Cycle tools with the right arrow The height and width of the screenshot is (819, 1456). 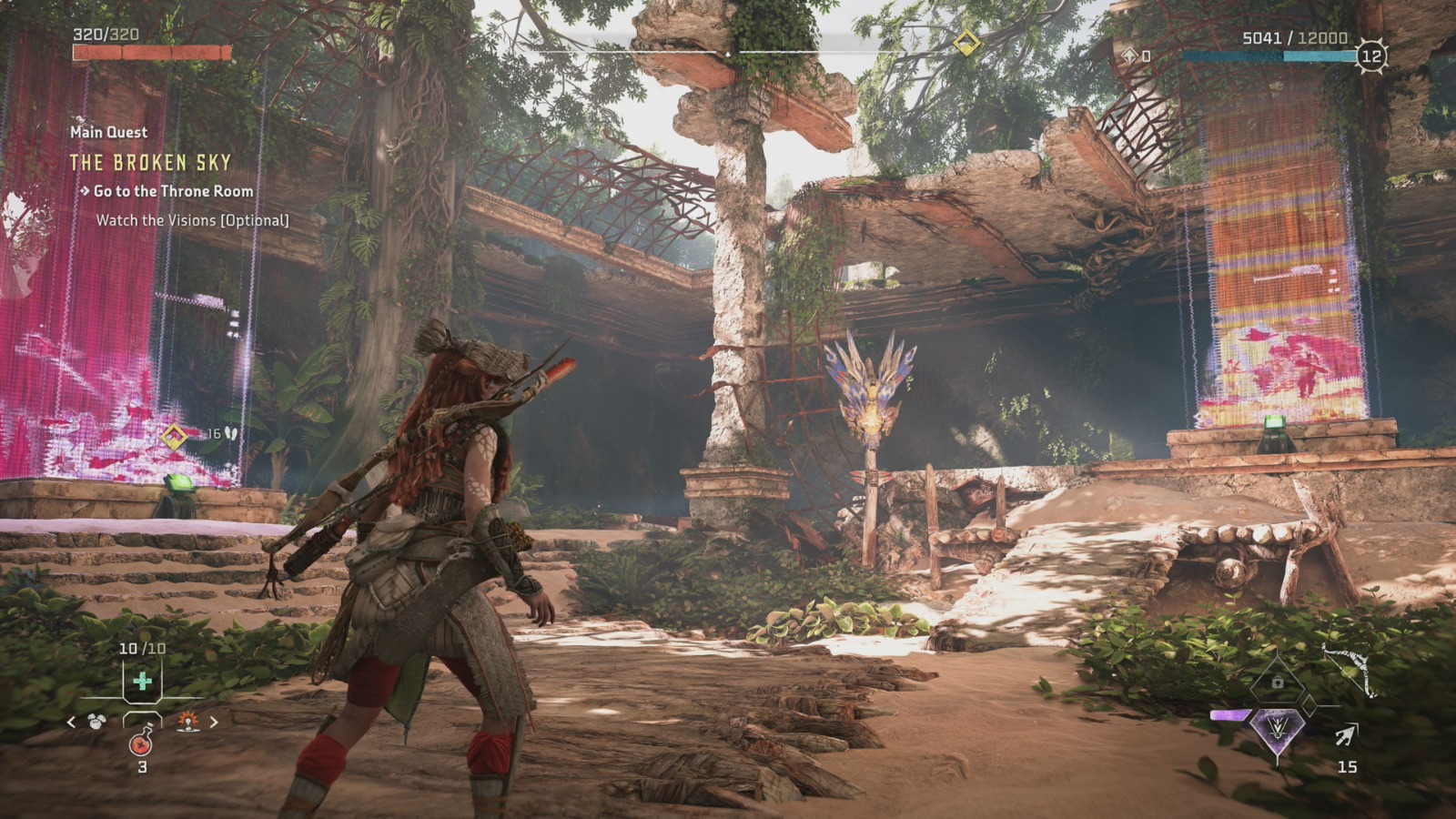pos(214,723)
